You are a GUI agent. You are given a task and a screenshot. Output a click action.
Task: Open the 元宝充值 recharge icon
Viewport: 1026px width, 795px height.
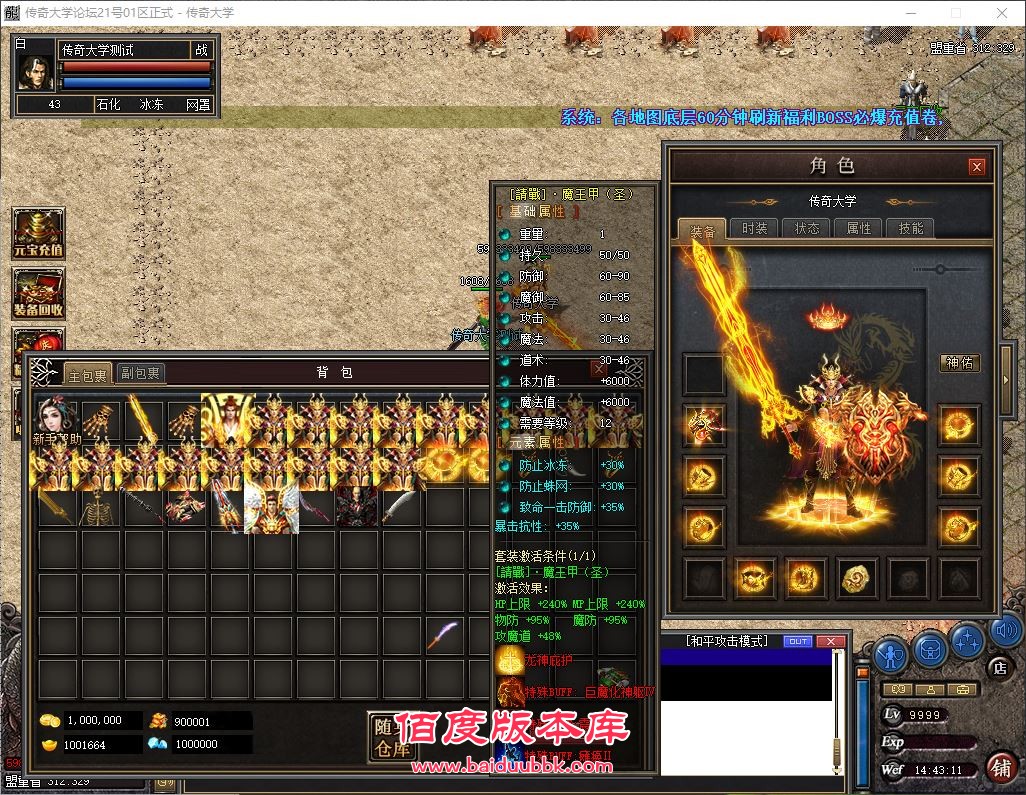click(38, 233)
